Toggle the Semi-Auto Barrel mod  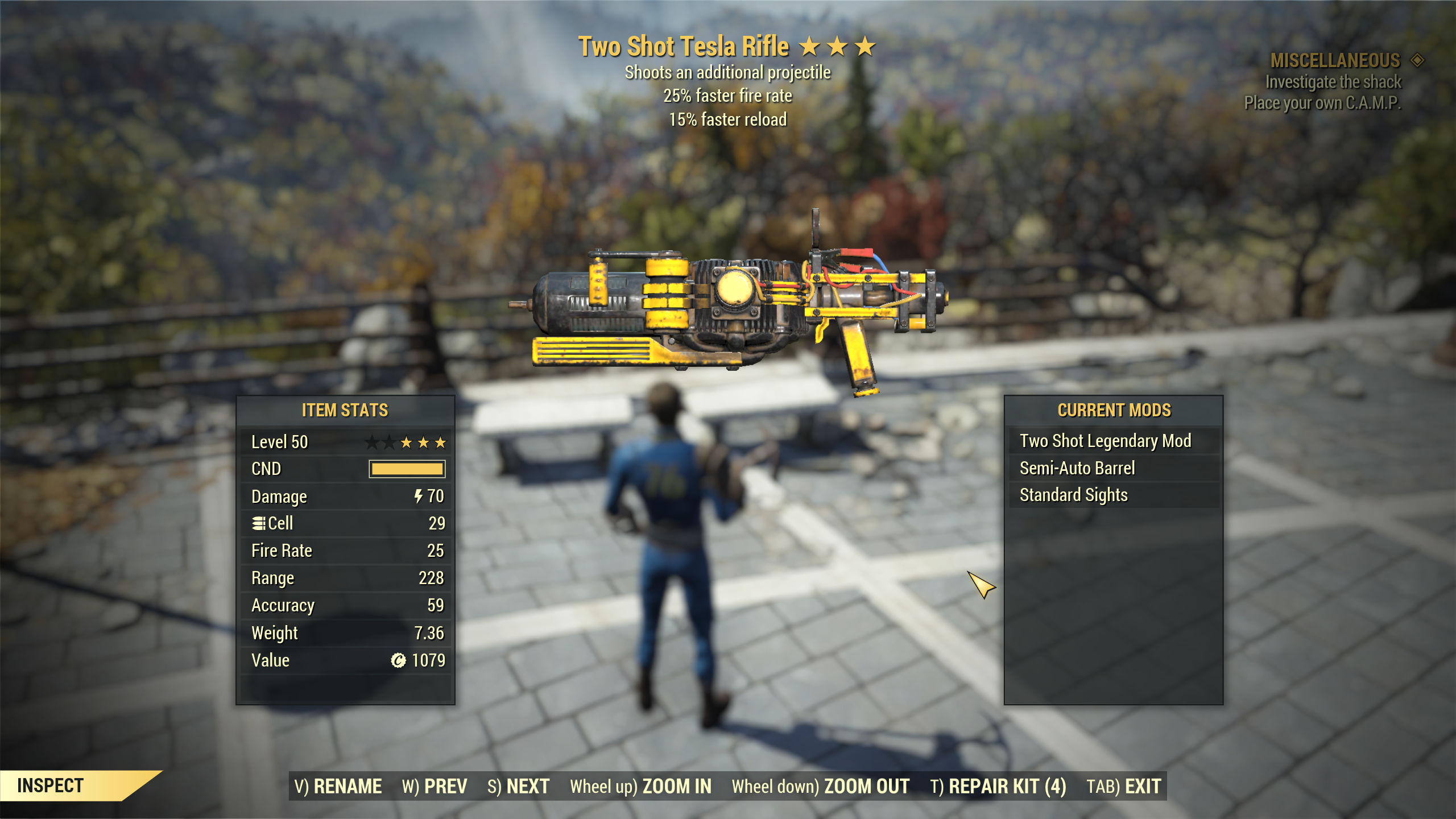tap(1077, 468)
